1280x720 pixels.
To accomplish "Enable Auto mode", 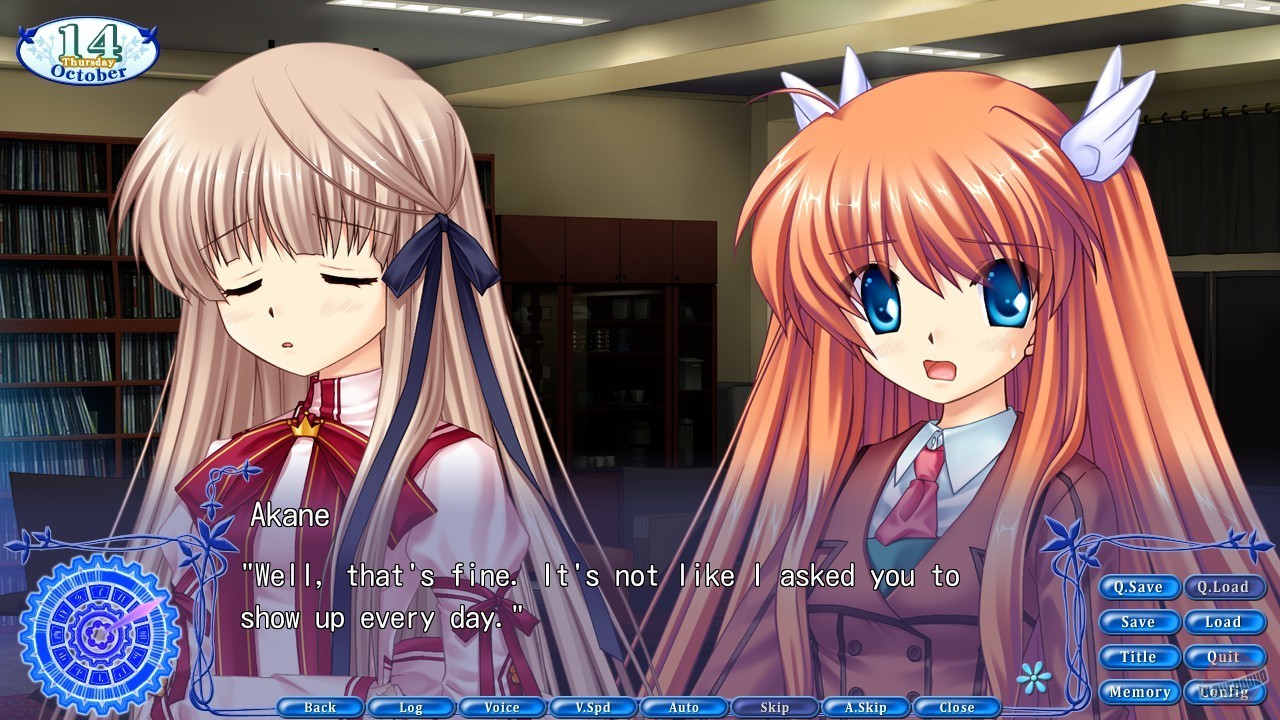I will pyautogui.click(x=683, y=706).
